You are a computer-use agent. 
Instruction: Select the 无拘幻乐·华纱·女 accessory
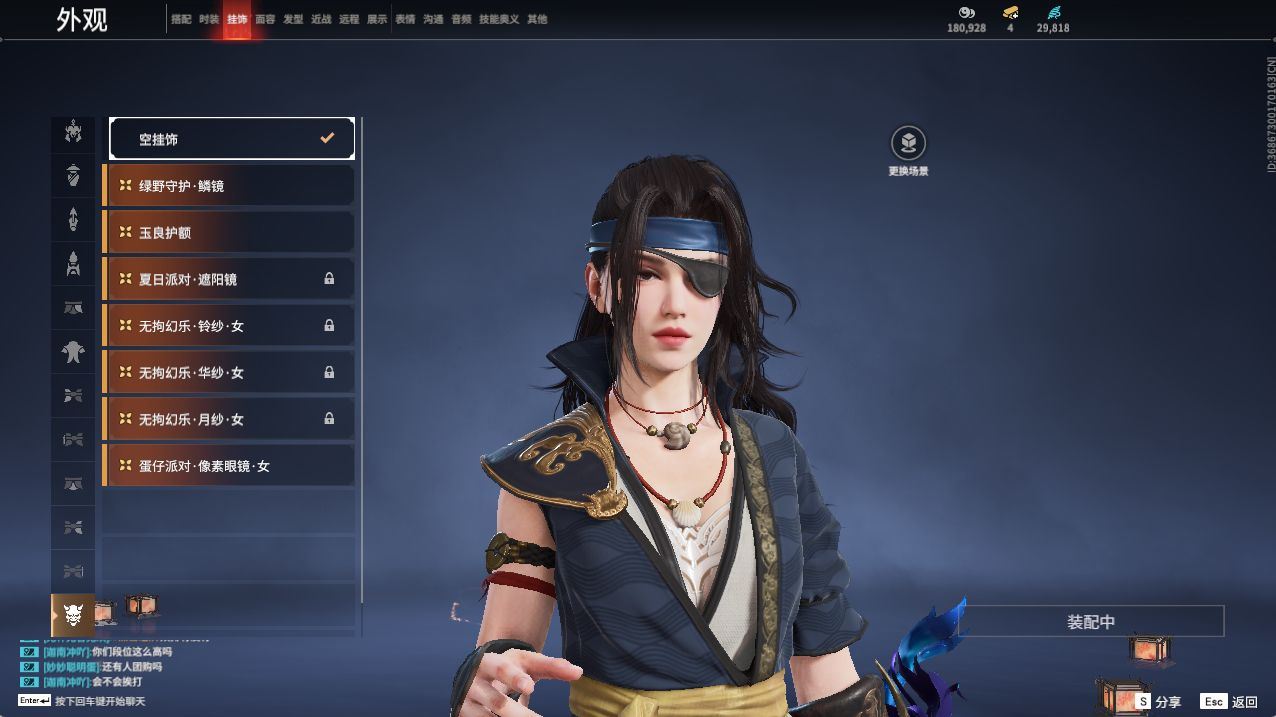[229, 372]
